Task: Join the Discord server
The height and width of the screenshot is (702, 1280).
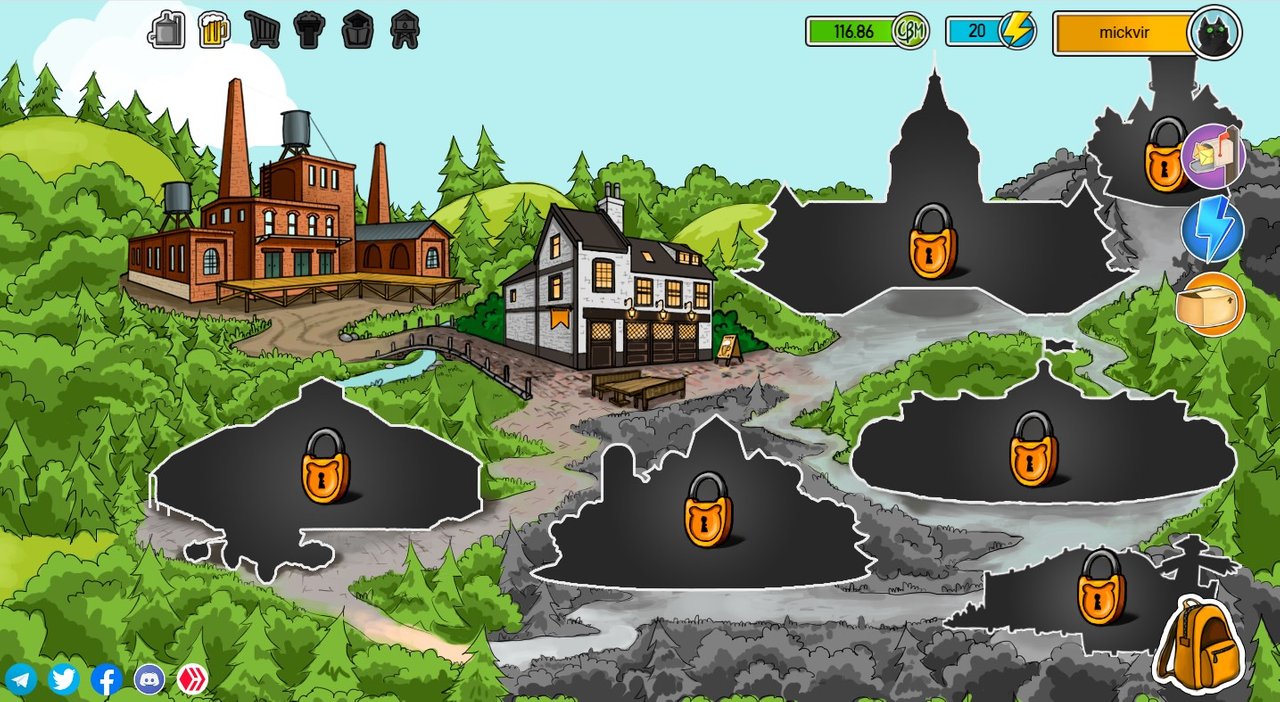Action: [x=150, y=680]
